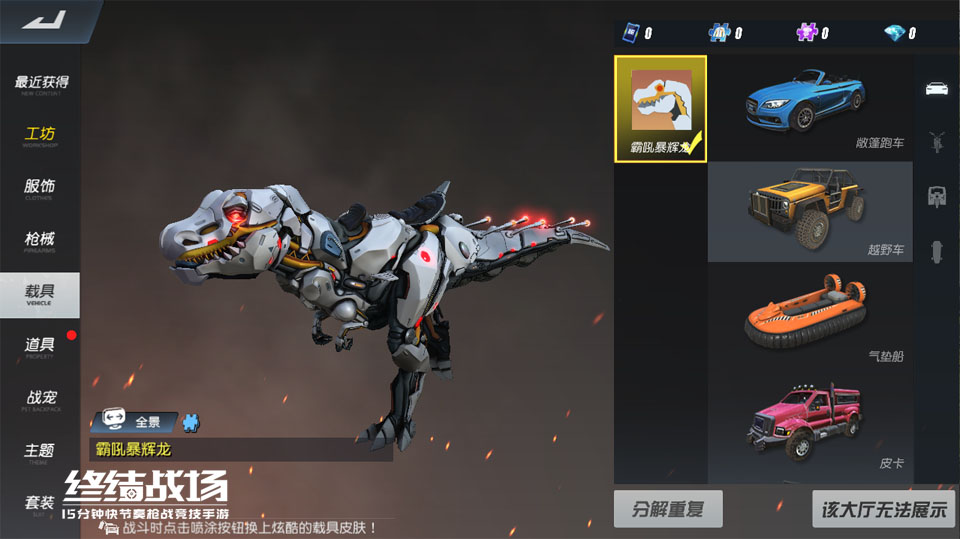The width and height of the screenshot is (960, 539).
Task: Click the 该大厅无法展示 button
Action: pyautogui.click(x=883, y=509)
